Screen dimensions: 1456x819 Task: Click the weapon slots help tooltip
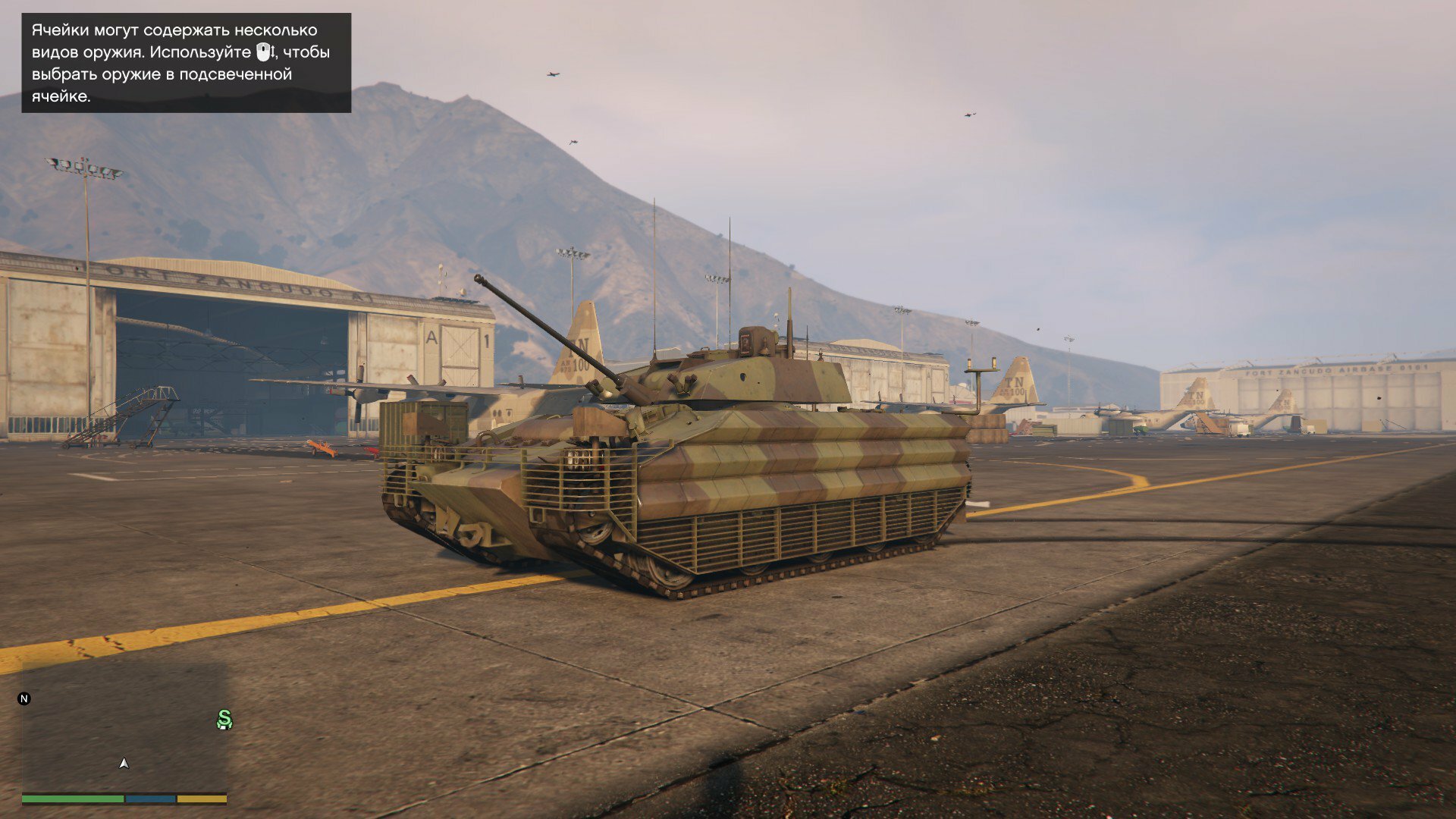(186, 63)
